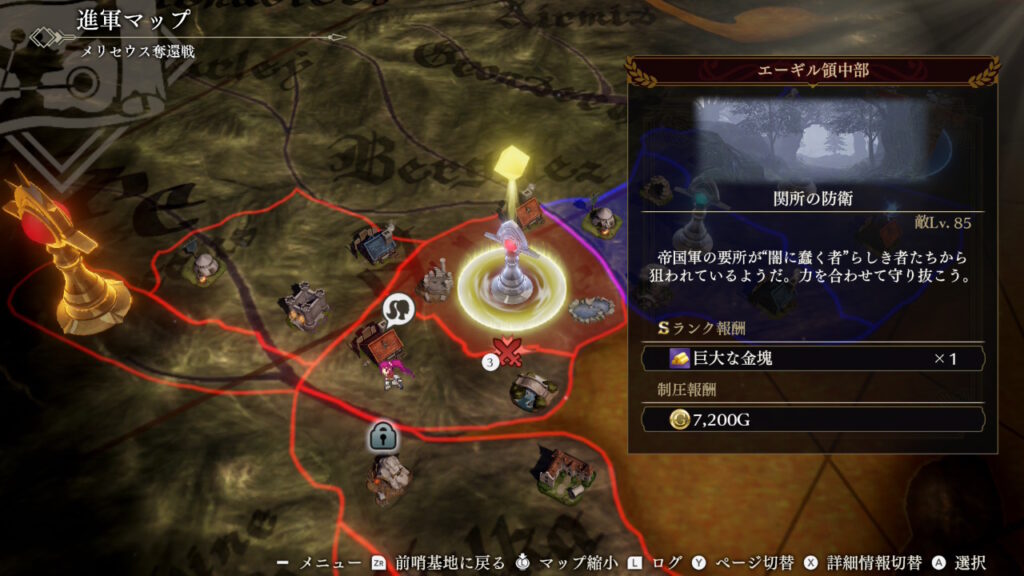Click the white round talk icon marker
Viewport: 1024px width, 576px height.
pyautogui.click(x=400, y=311)
